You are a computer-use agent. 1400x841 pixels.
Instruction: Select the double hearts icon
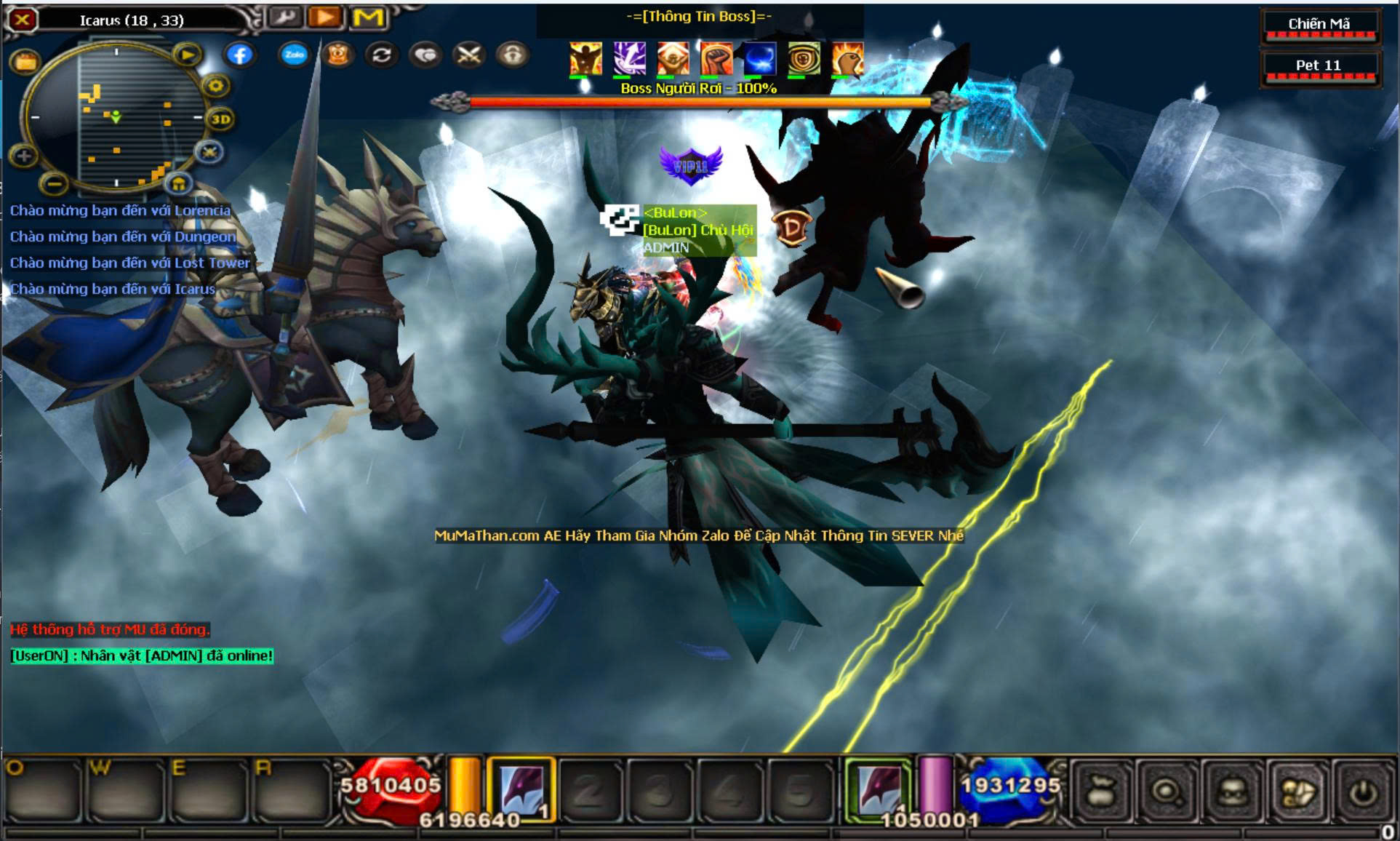tap(425, 55)
